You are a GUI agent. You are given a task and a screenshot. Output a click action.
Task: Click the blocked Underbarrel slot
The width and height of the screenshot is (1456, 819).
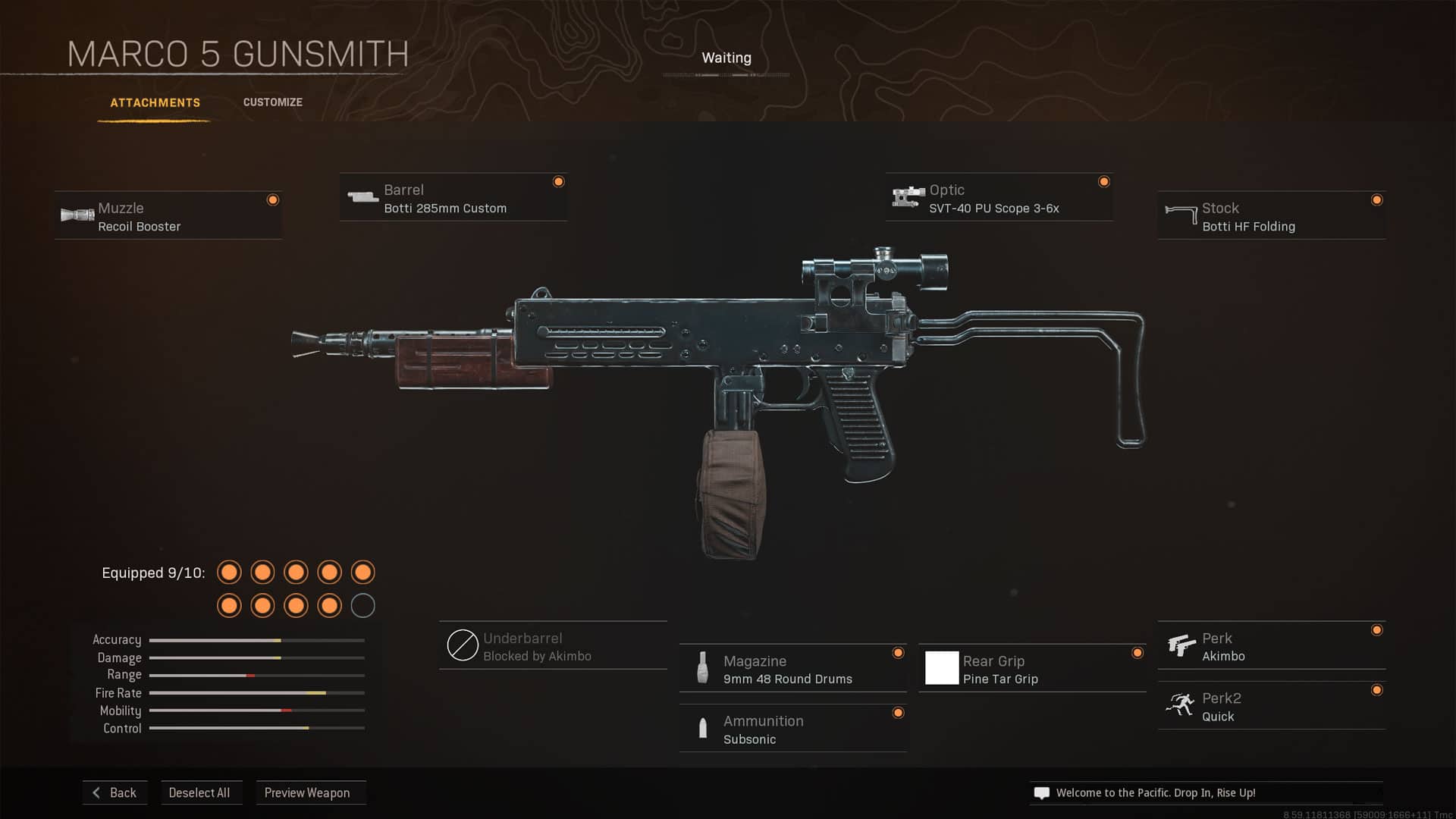553,646
